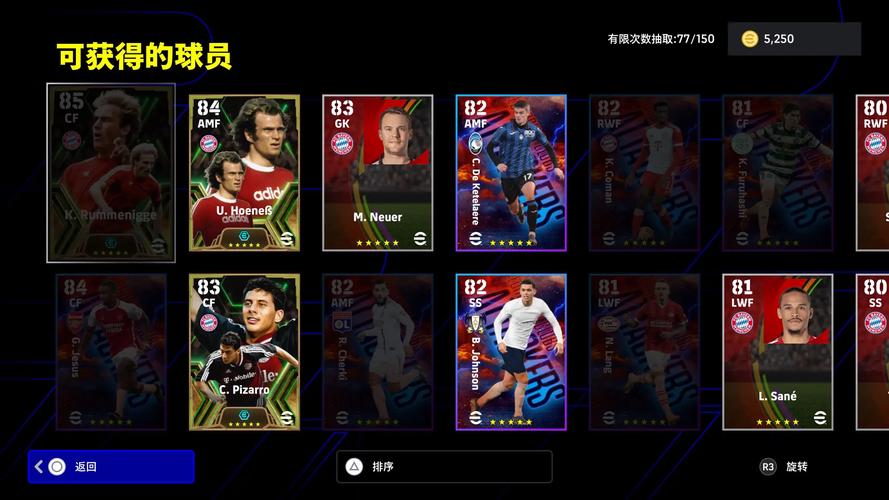Click the N. Lang LWF card
This screenshot has height=500, width=889.
click(x=644, y=352)
